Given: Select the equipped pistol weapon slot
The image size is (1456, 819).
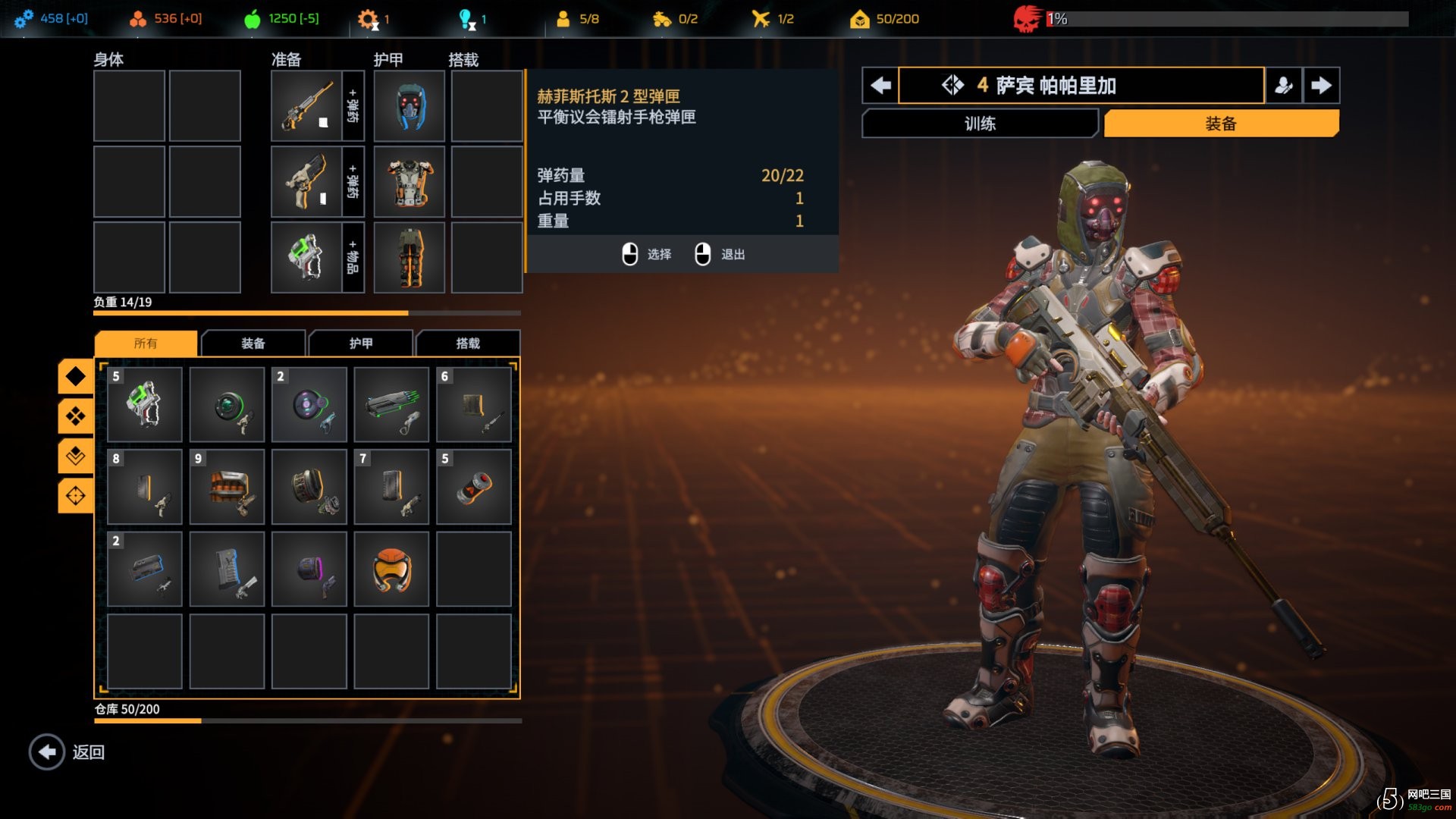Looking at the screenshot, I should pos(306,182).
